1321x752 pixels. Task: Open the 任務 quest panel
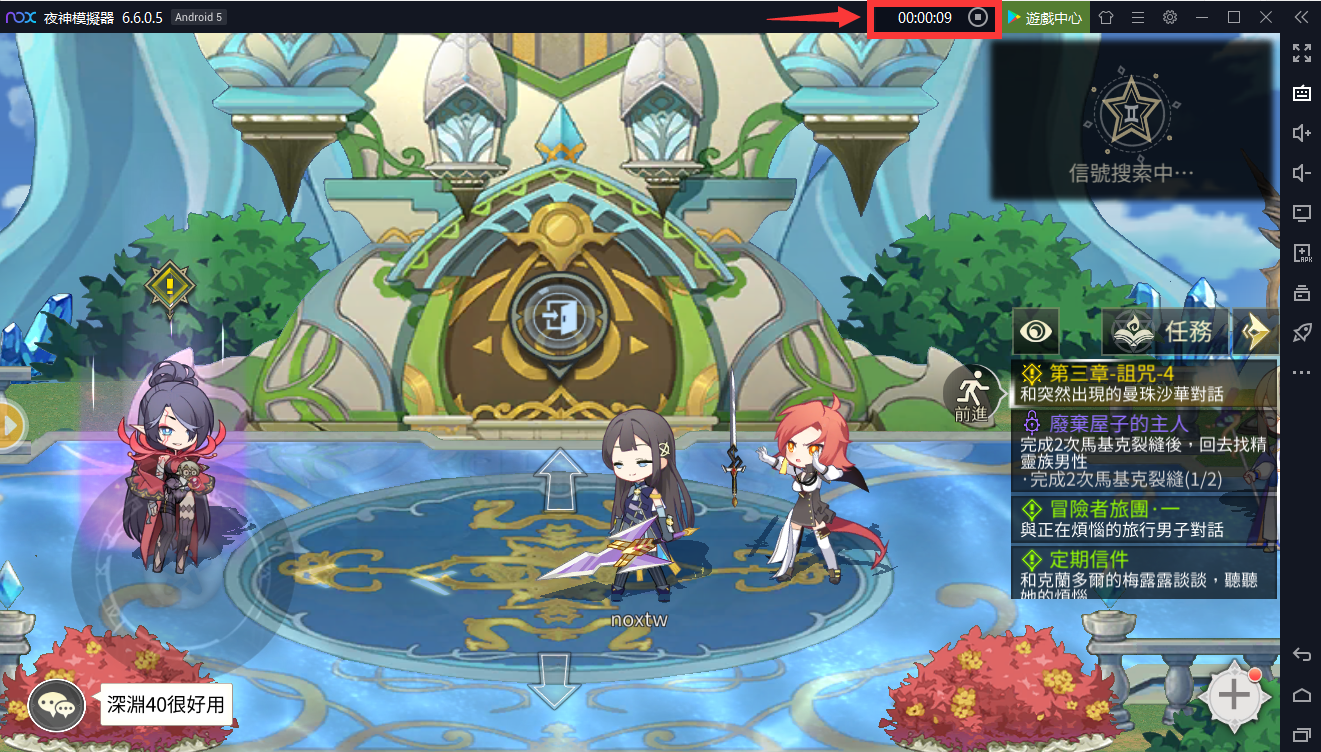pos(1166,331)
